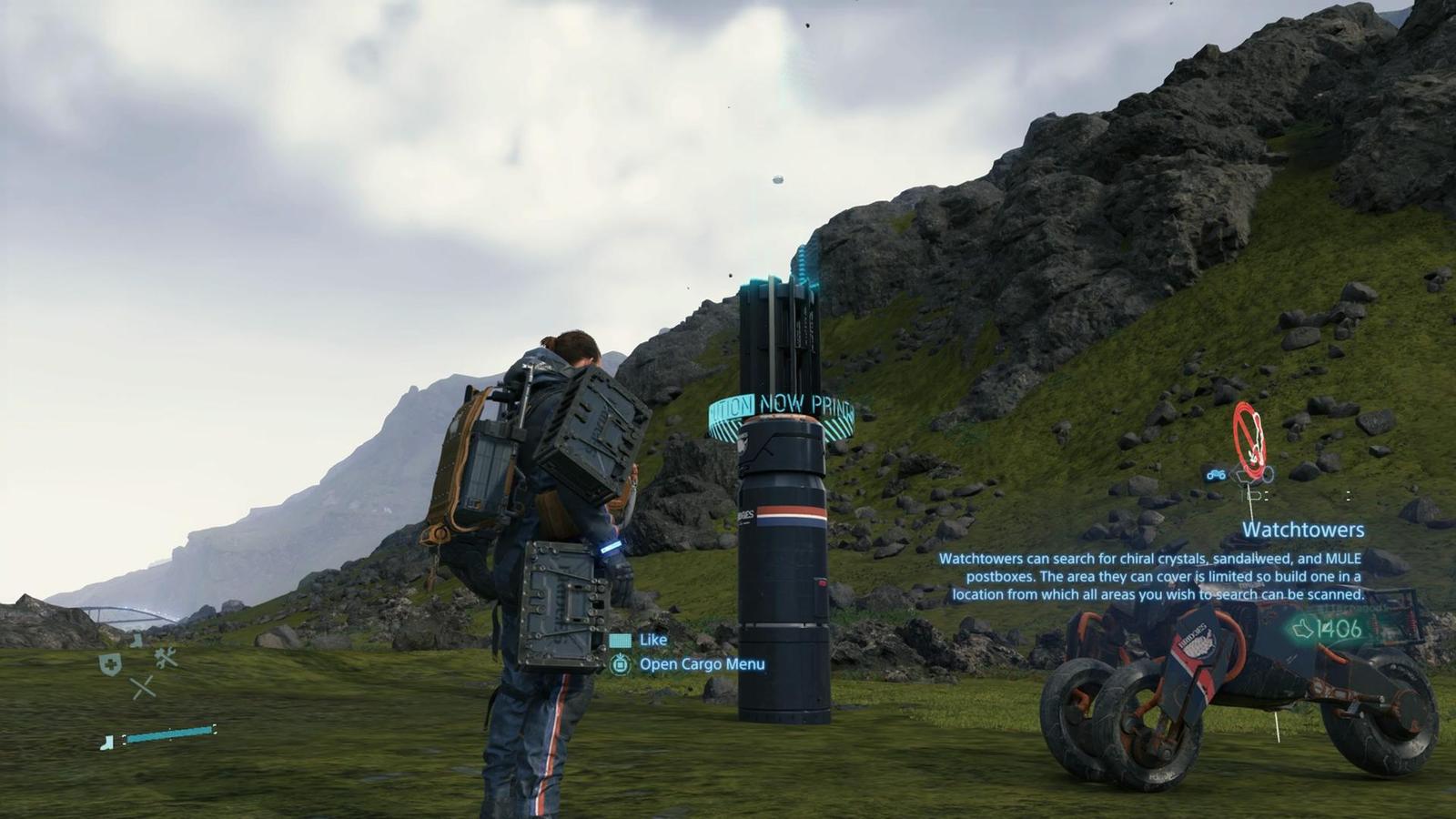This screenshot has height=819, width=1456.
Task: Click the circle icon beside Open Cargo Menu
Action: [x=622, y=665]
